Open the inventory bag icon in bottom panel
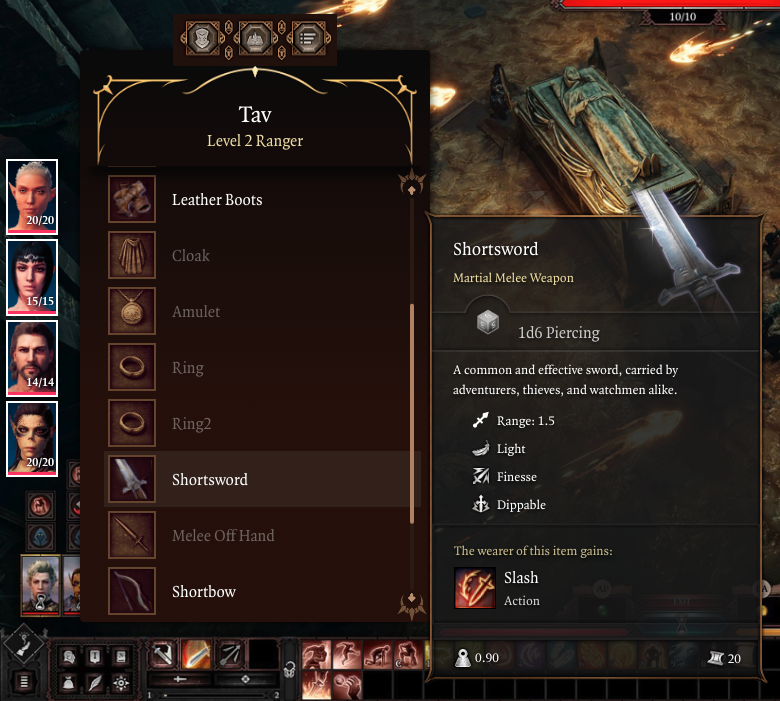 tap(69, 682)
